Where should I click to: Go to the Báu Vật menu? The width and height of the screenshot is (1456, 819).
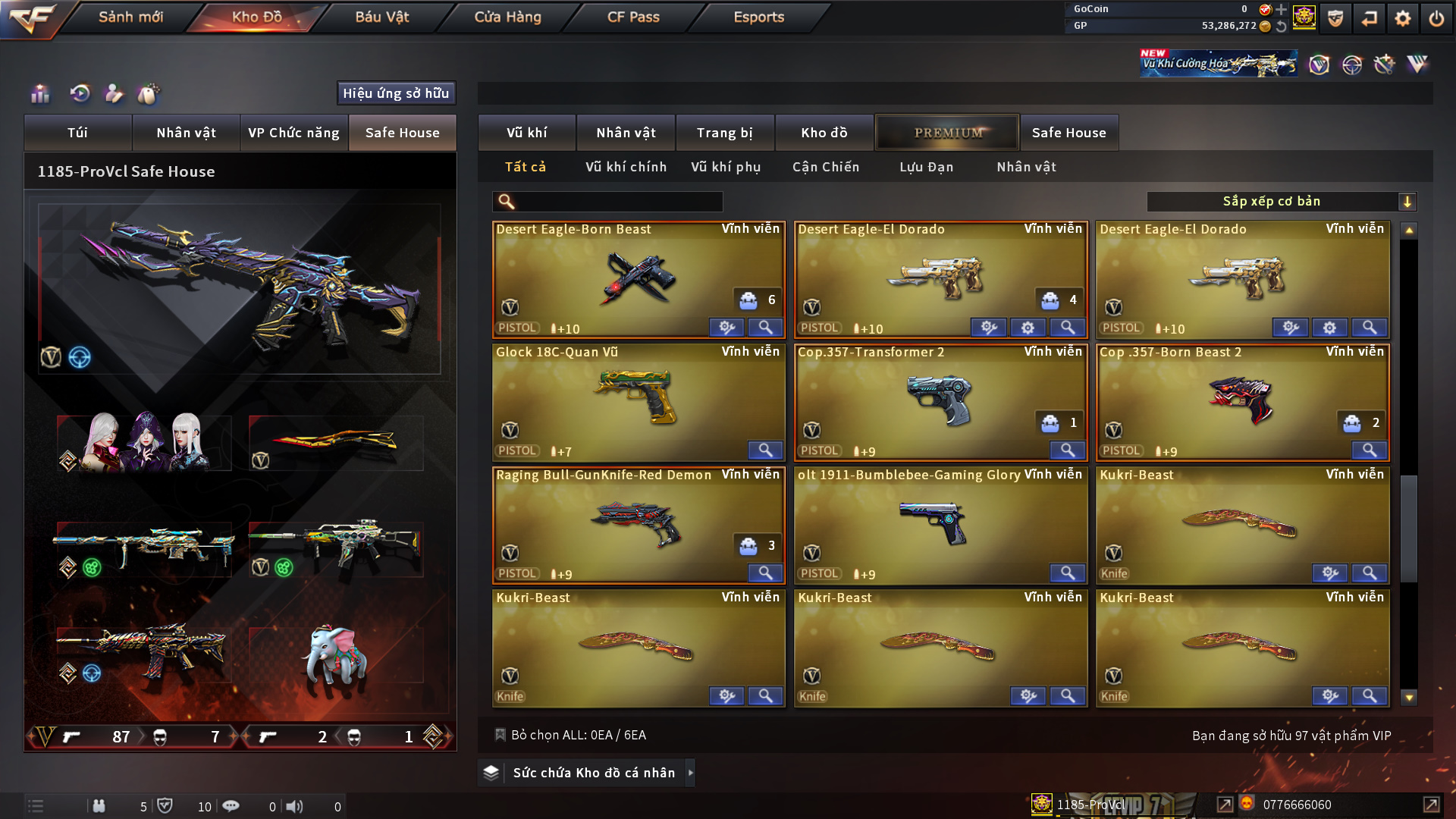(381, 17)
